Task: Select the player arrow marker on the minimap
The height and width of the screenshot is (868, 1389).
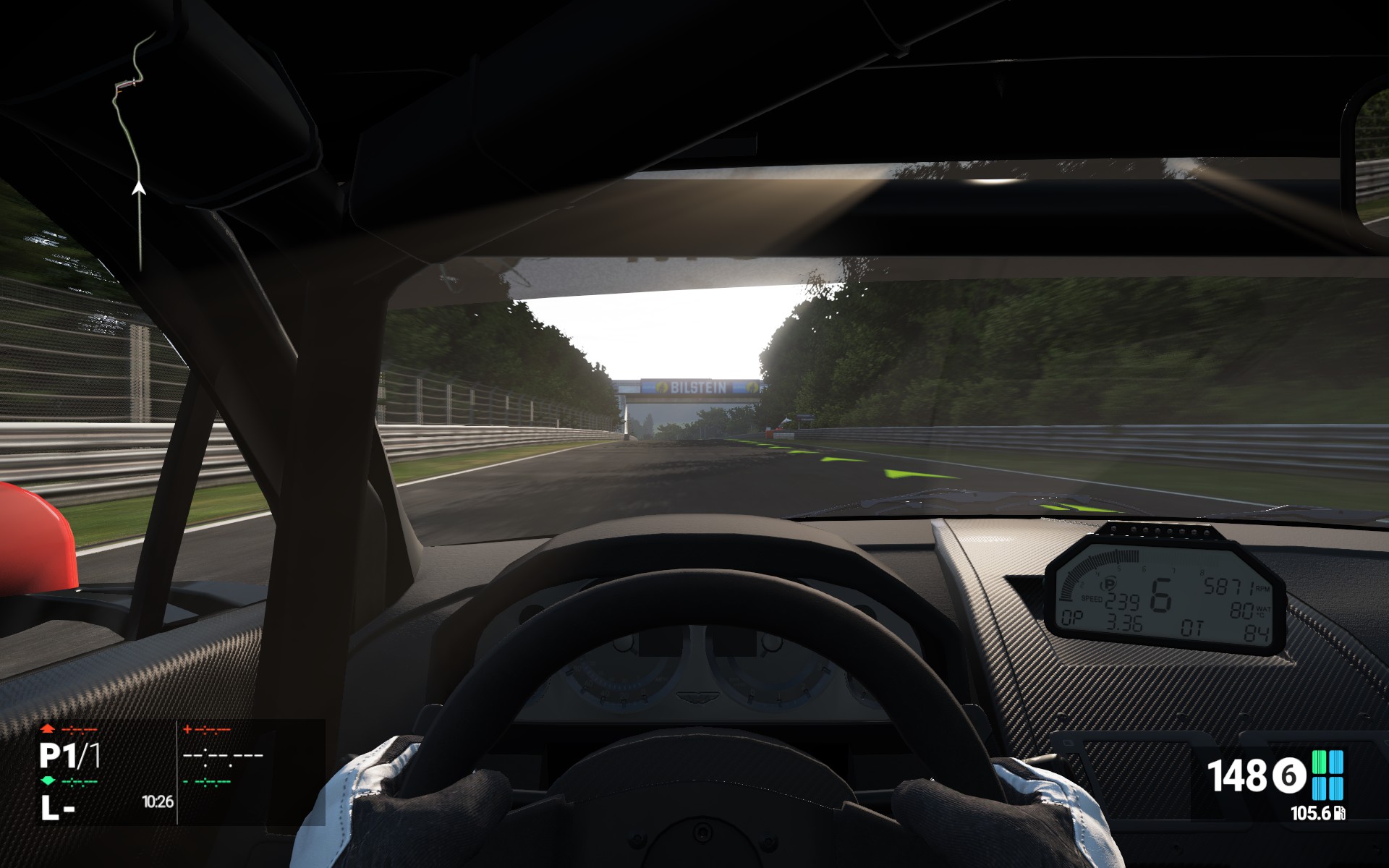Action: pyautogui.click(x=139, y=190)
